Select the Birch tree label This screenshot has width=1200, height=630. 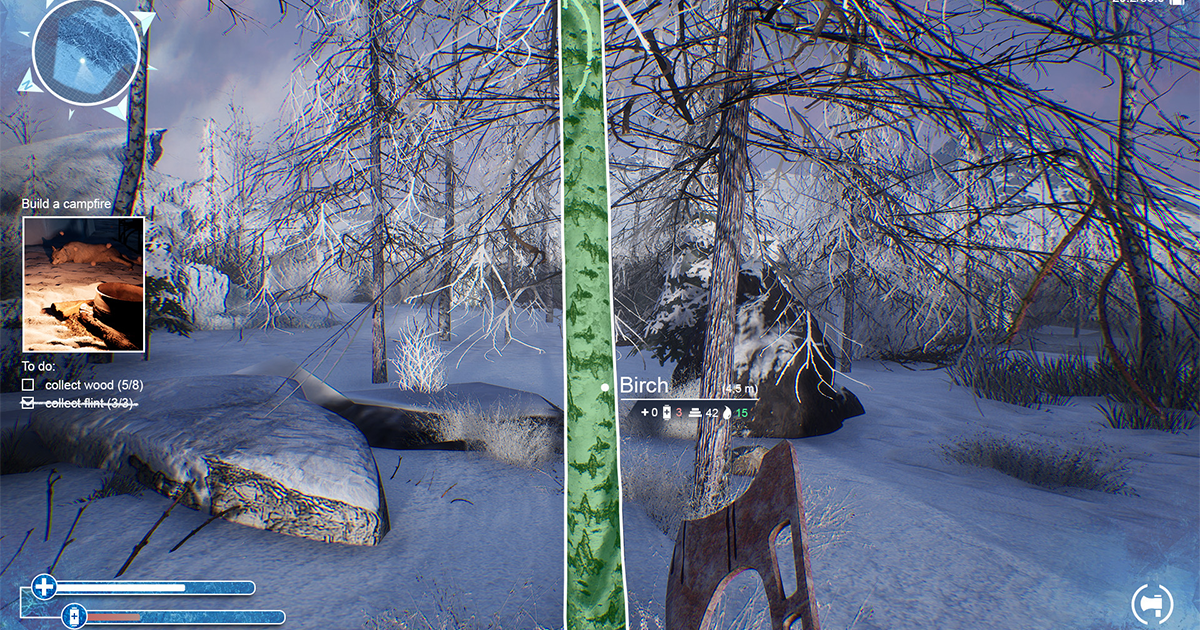[644, 386]
